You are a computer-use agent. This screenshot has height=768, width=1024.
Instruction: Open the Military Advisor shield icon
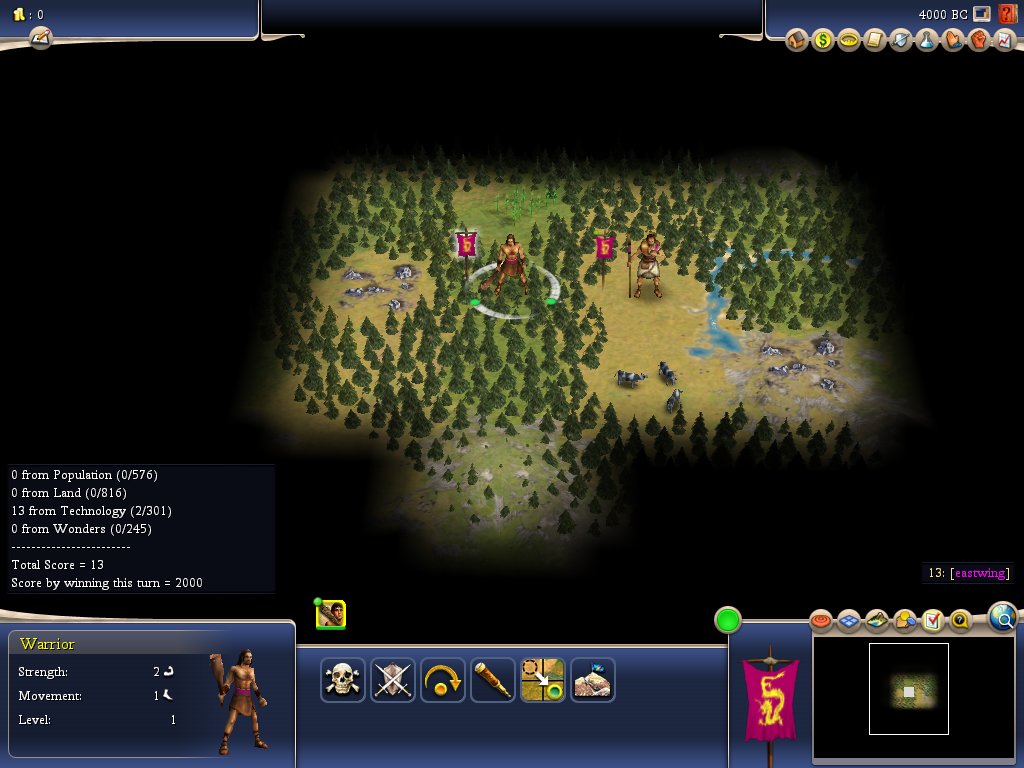tap(900, 41)
